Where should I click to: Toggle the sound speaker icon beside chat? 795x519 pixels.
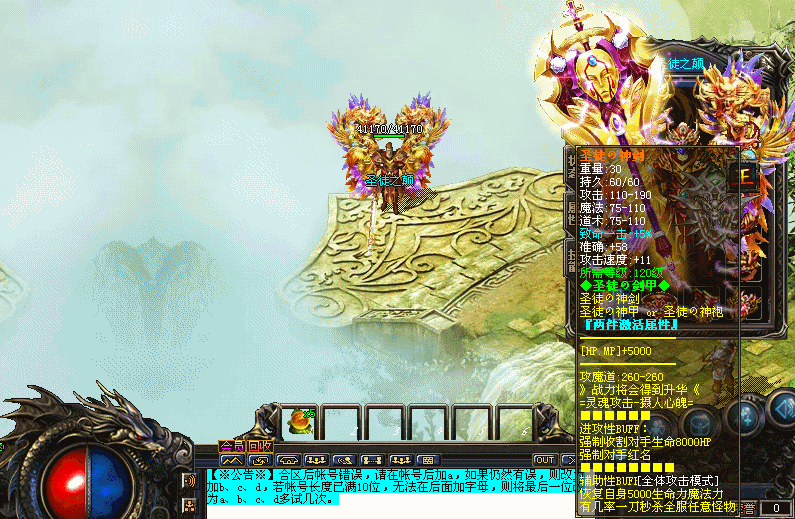point(190,481)
